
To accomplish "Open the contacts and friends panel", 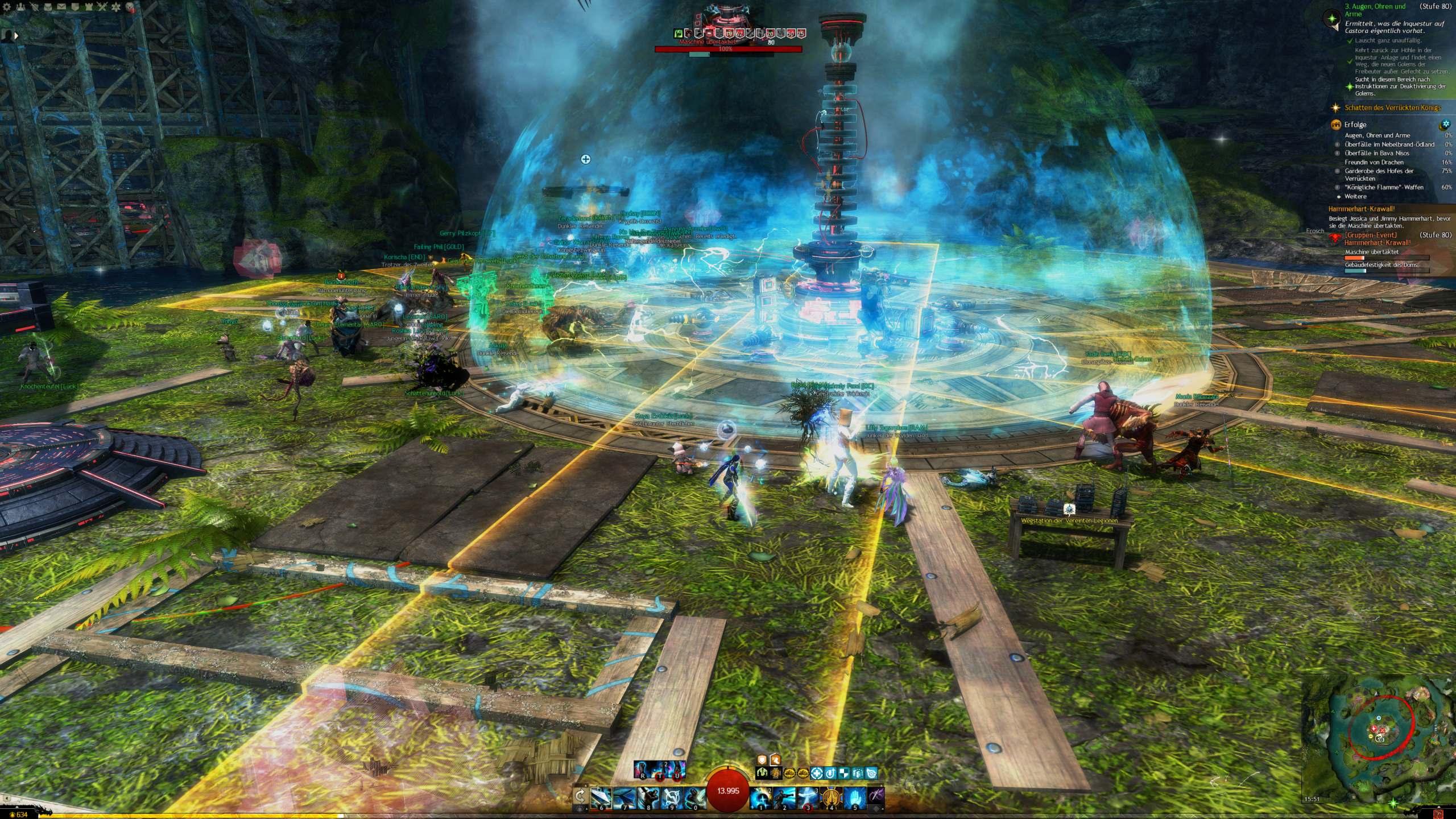I will click(21, 7).
